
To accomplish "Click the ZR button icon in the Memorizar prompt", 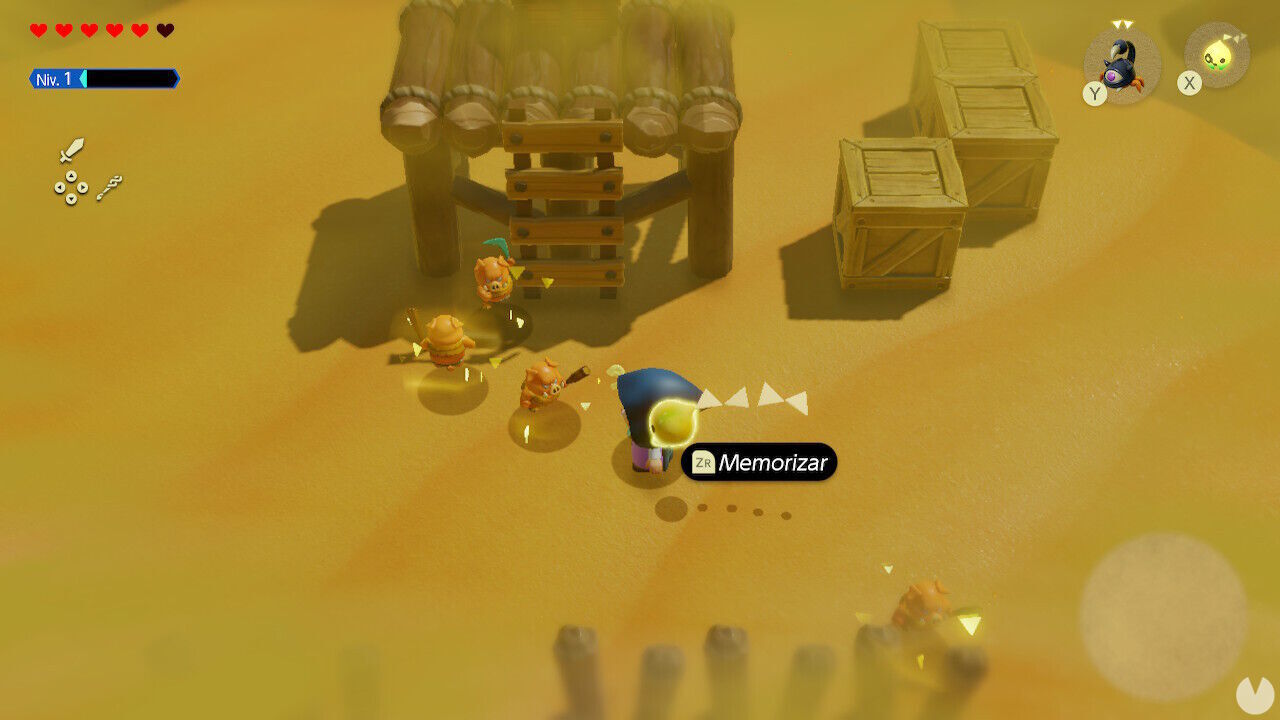I will [703, 463].
